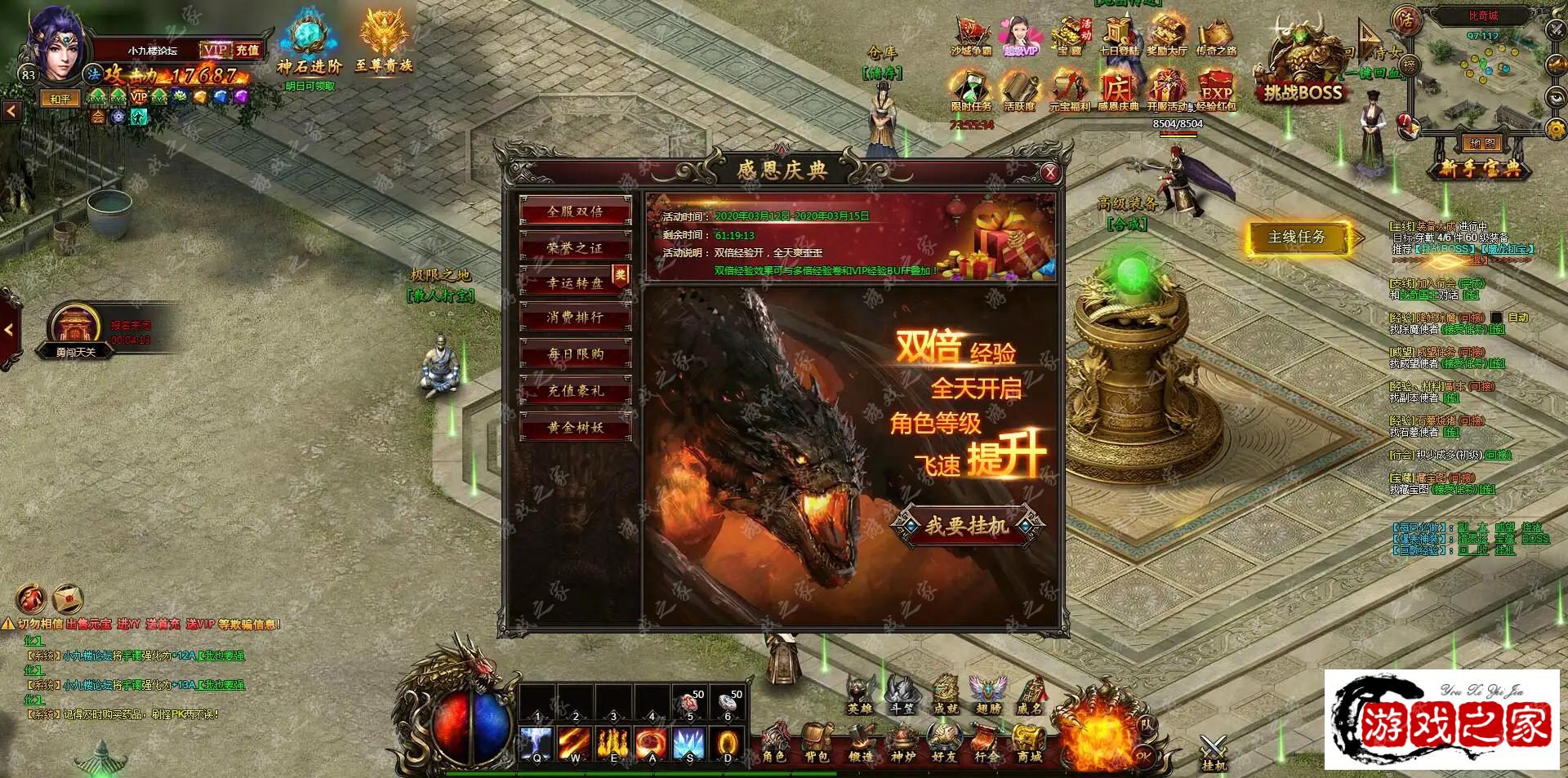Image resolution: width=1568 pixels, height=778 pixels.
Task: Select the 全服双倍 tab
Action: click(575, 211)
